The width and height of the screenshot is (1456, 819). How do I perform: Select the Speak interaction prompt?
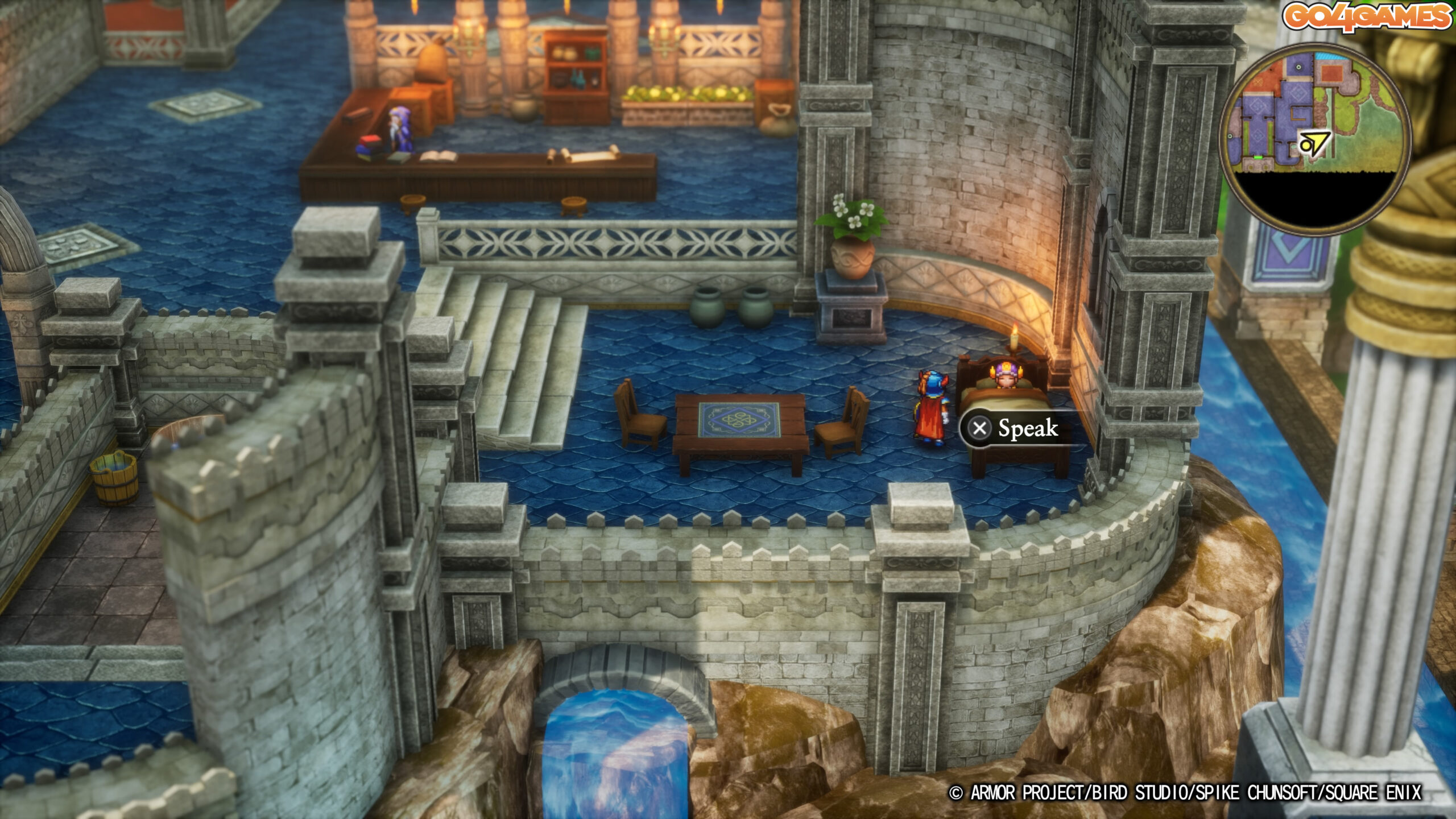(1016, 428)
